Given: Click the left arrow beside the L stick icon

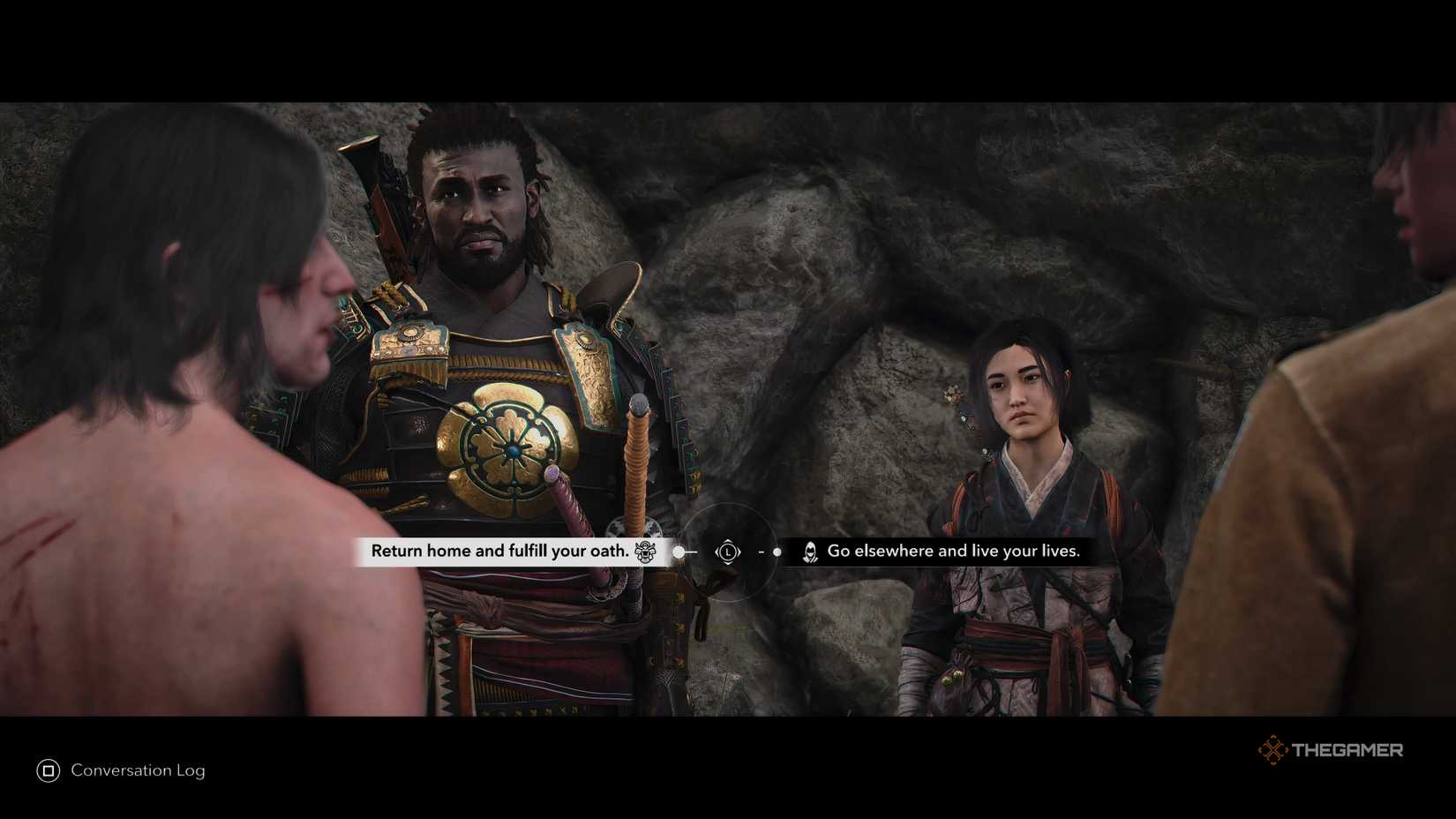Looking at the screenshot, I should [x=717, y=552].
